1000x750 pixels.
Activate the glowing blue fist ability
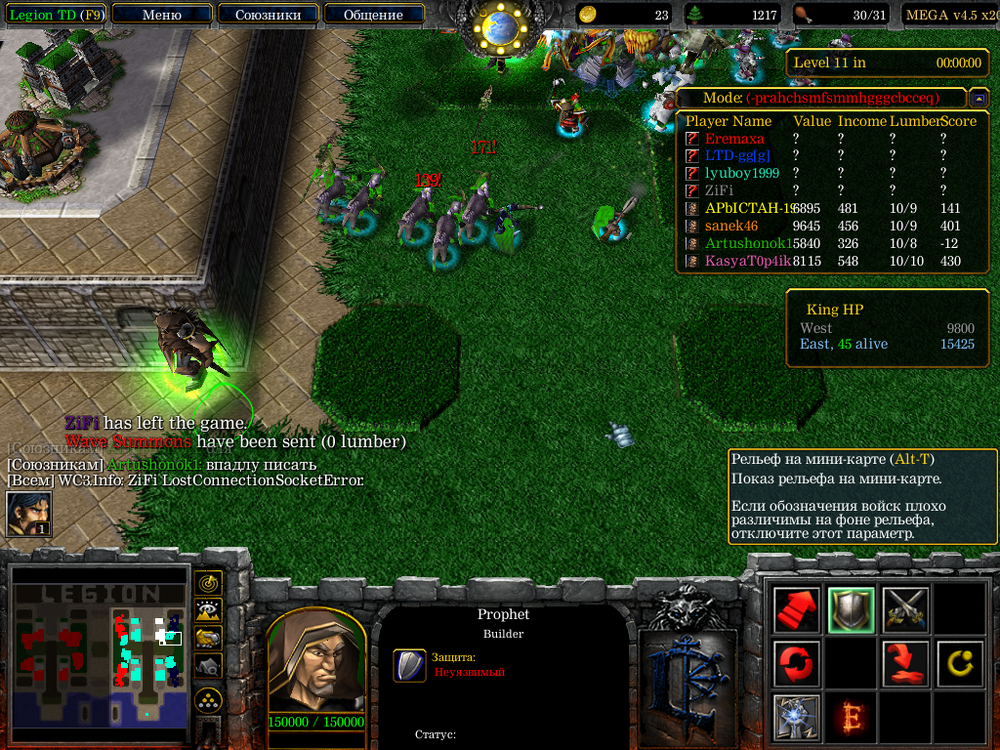[797, 717]
